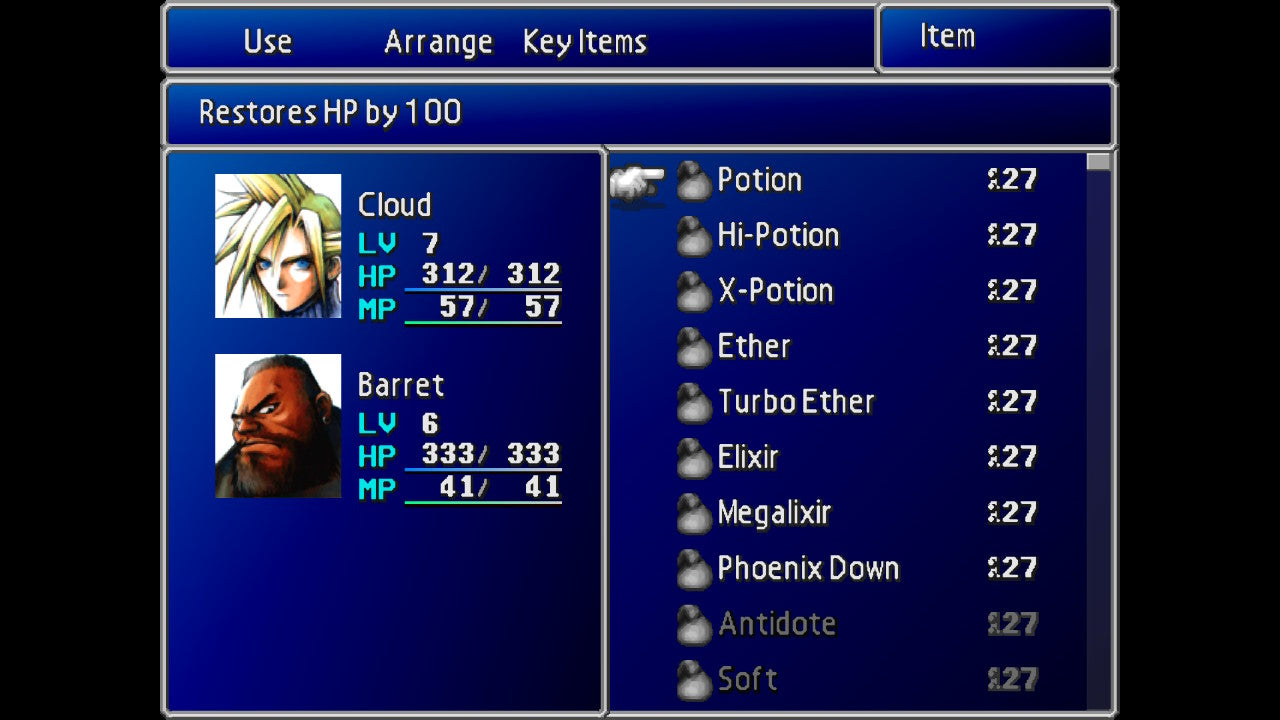This screenshot has height=720, width=1280.
Task: Click Arrange to sort the inventory
Action: point(437,41)
